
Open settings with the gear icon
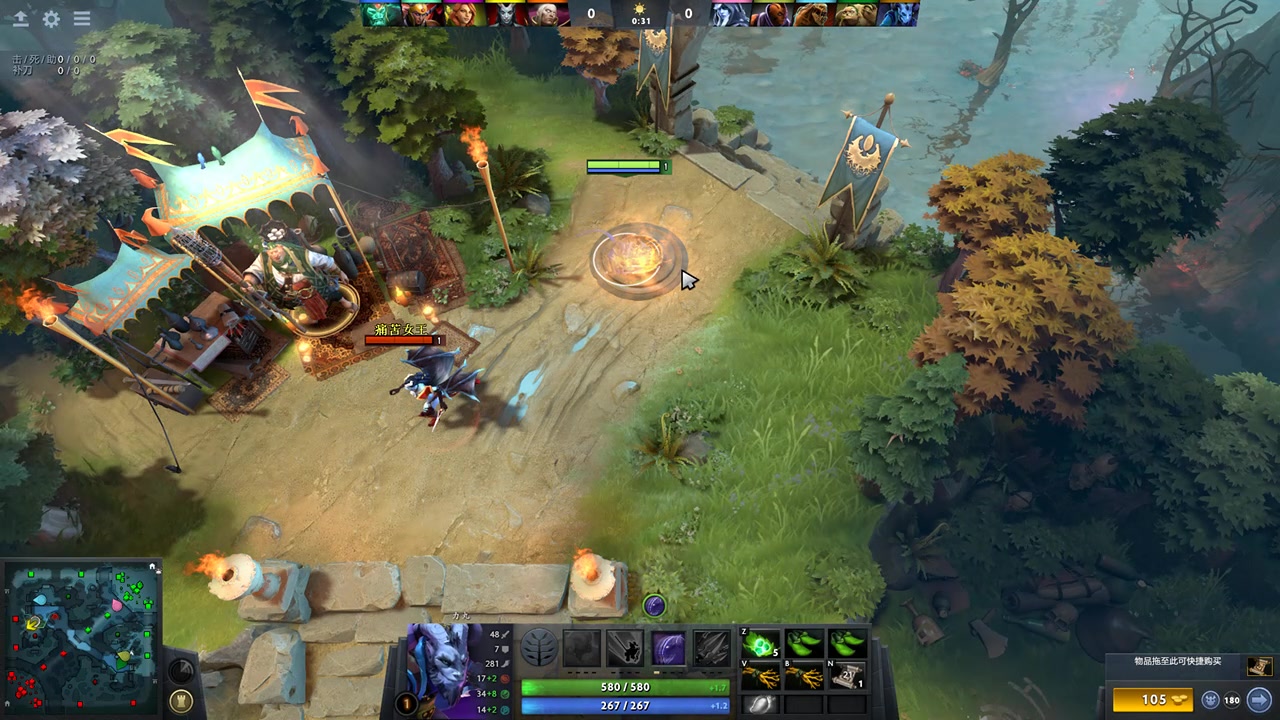51,19
